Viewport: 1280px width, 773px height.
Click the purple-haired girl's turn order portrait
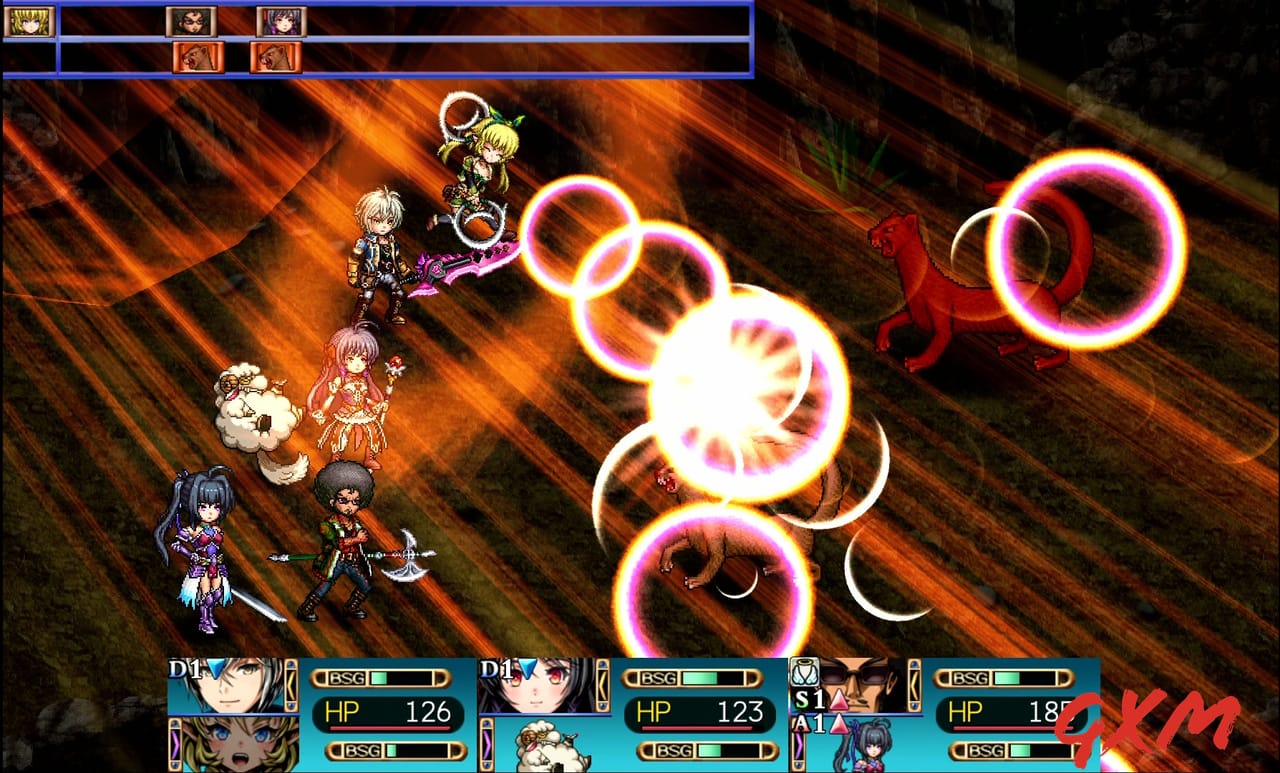click(x=281, y=22)
